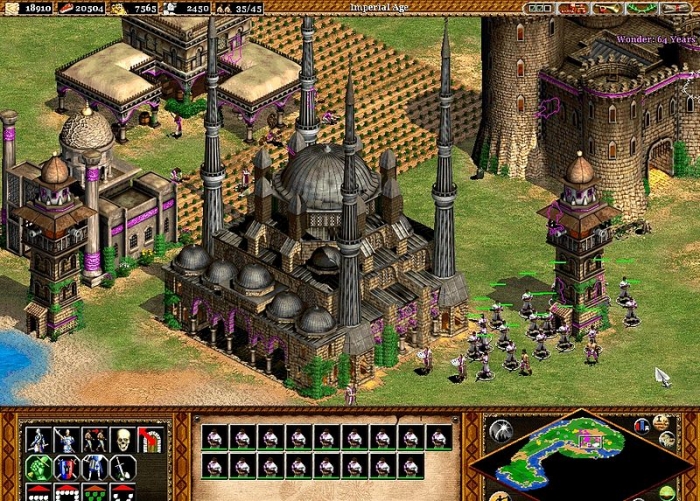Delete unit with the skull icon
Viewport: 700px width, 501px height.
[x=123, y=440]
